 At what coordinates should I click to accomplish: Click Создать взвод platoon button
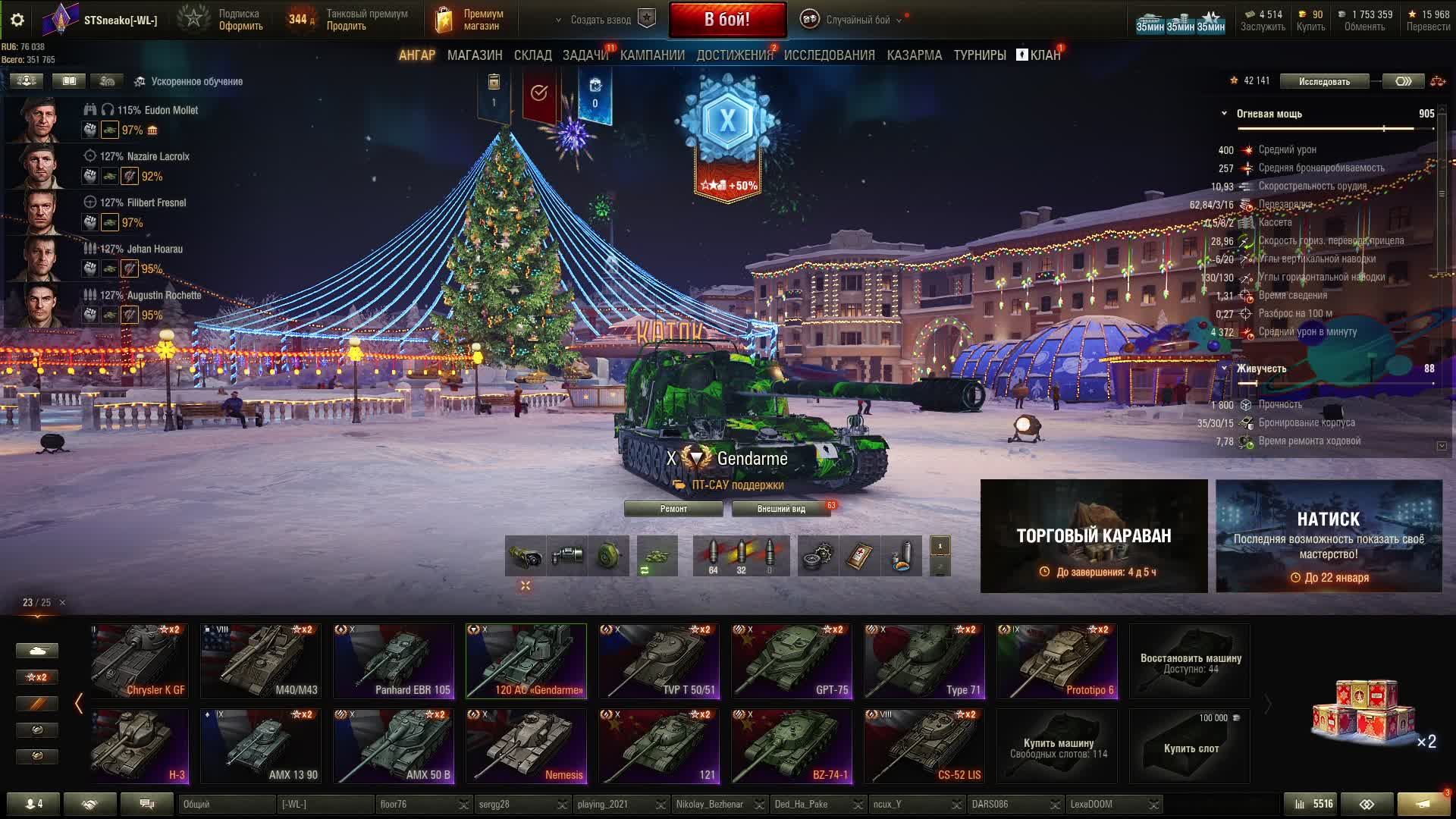(x=601, y=20)
